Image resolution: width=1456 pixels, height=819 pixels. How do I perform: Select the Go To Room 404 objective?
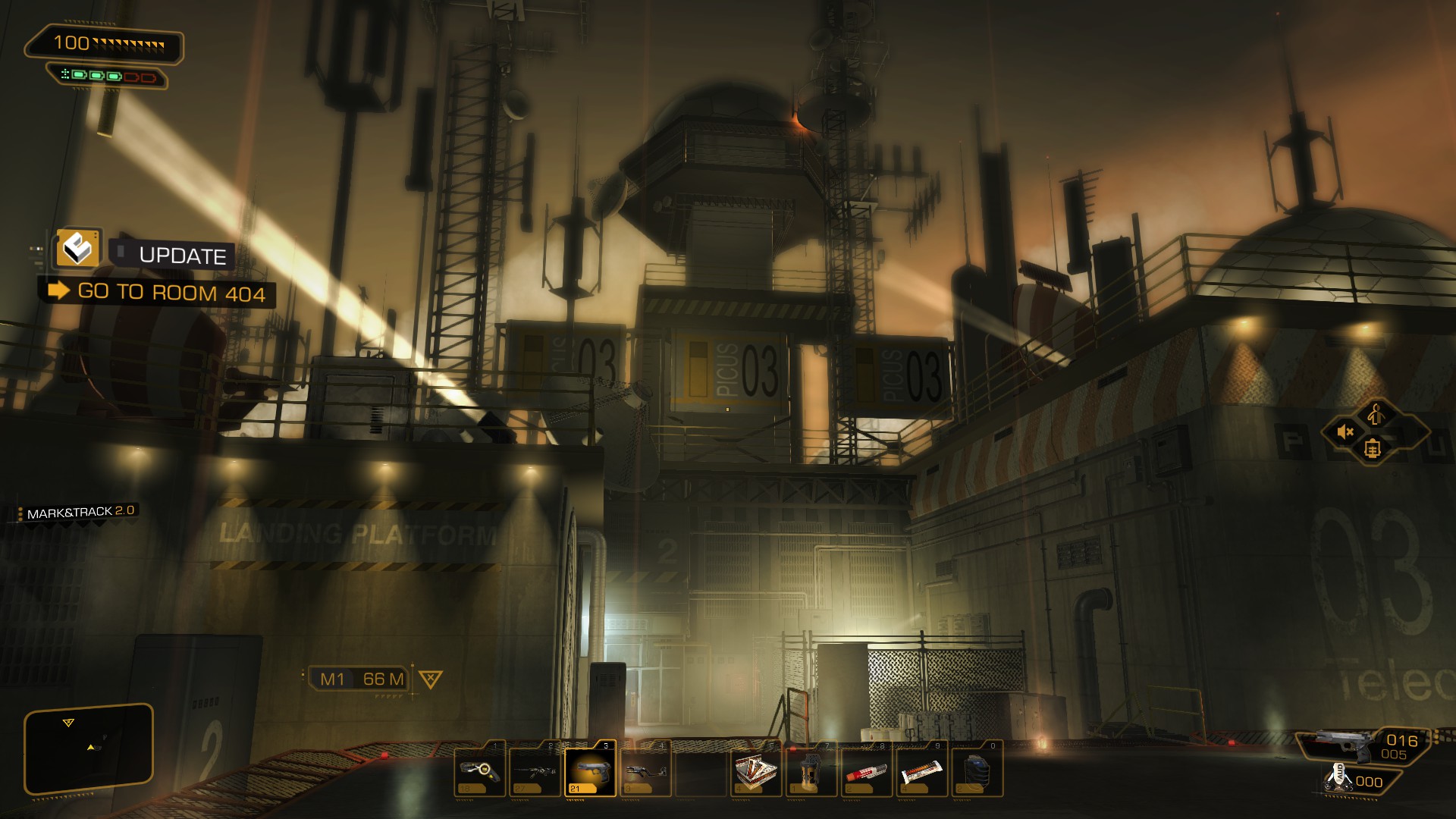click(171, 293)
